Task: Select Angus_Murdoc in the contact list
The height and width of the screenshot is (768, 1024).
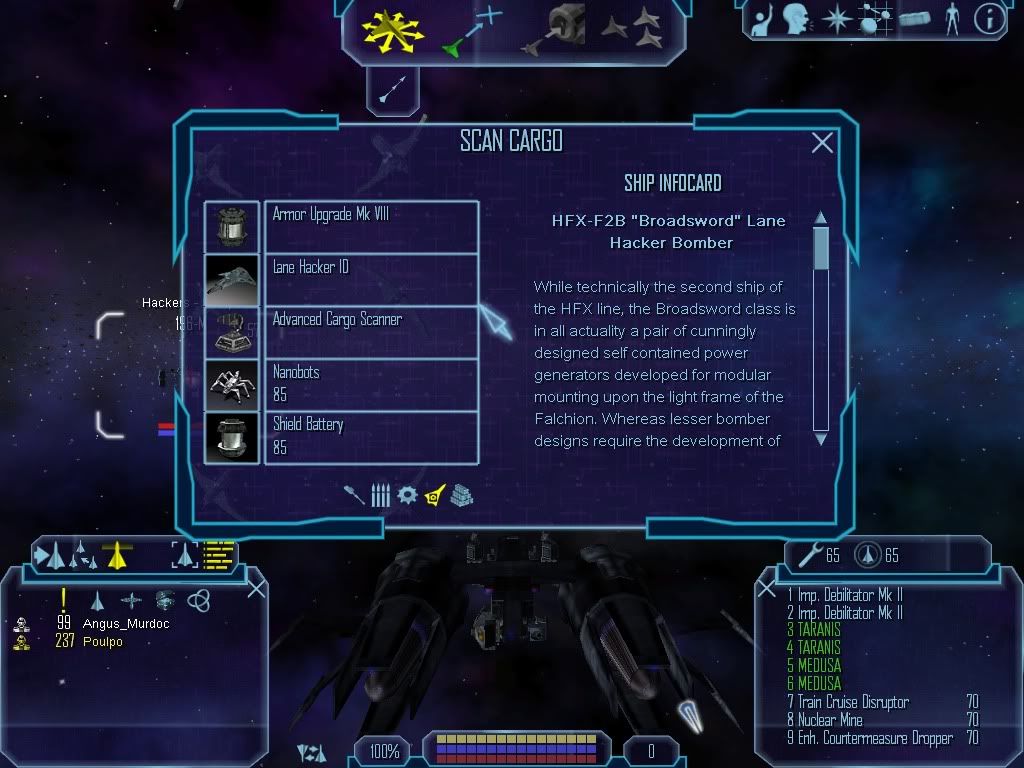Action: point(125,624)
